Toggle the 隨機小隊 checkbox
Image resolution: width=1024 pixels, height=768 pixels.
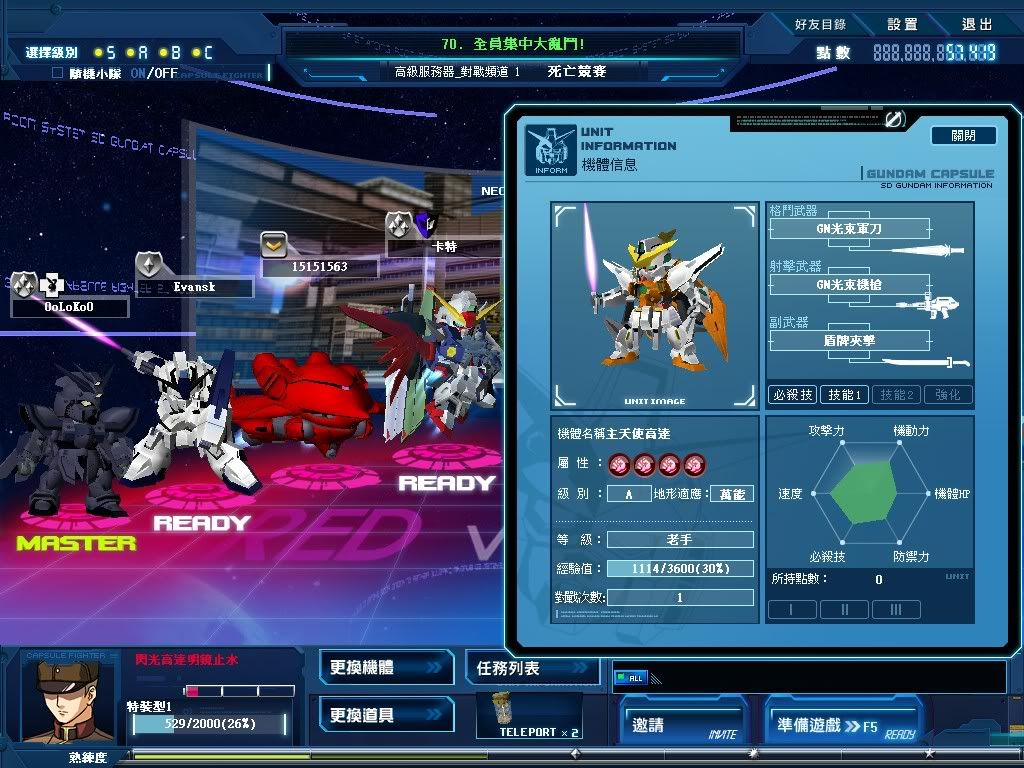[57, 73]
